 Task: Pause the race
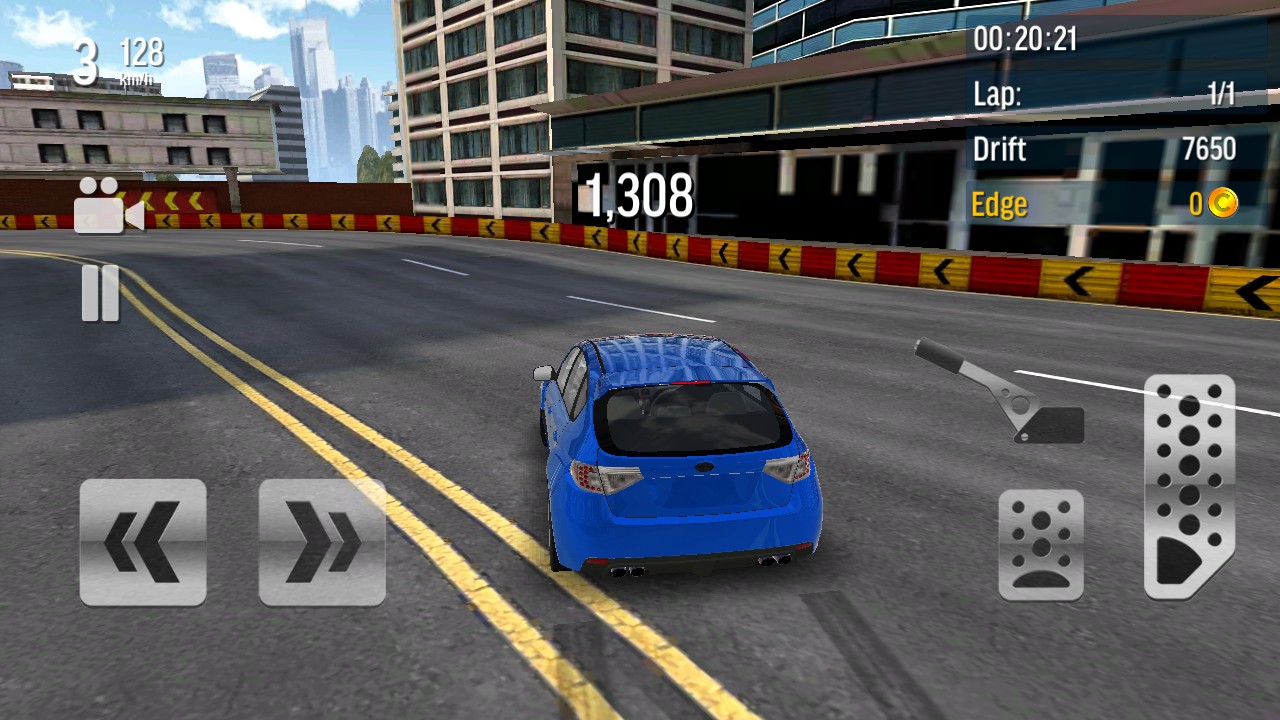[100, 294]
